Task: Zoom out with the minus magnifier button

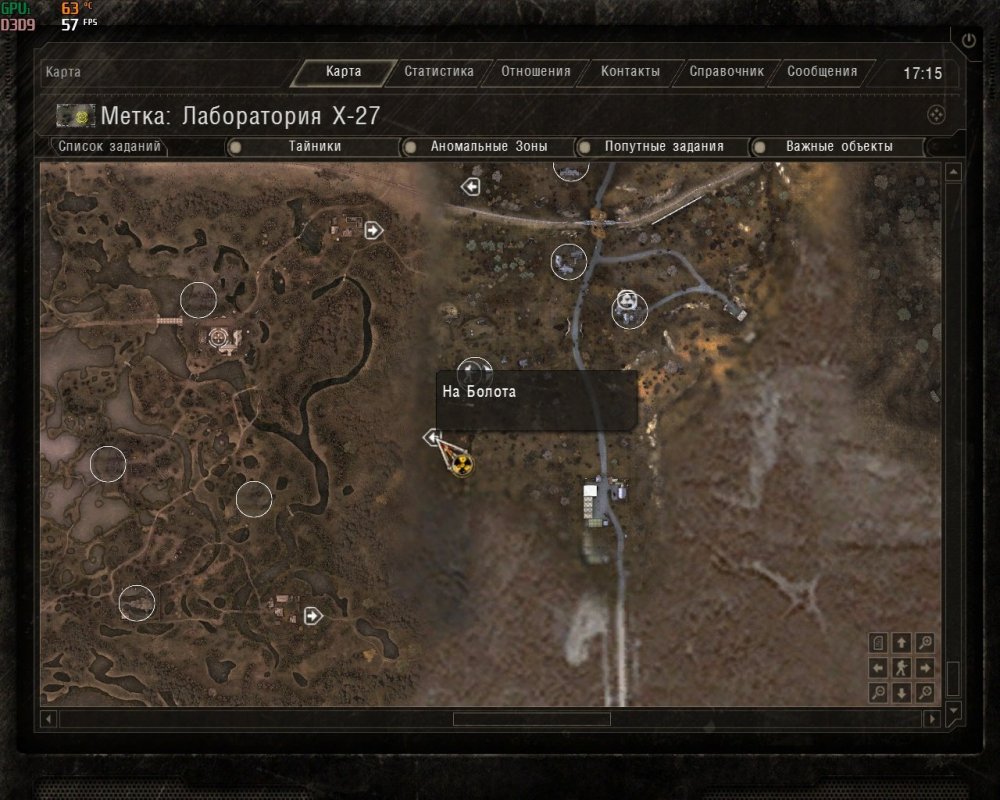Action: (x=878, y=692)
